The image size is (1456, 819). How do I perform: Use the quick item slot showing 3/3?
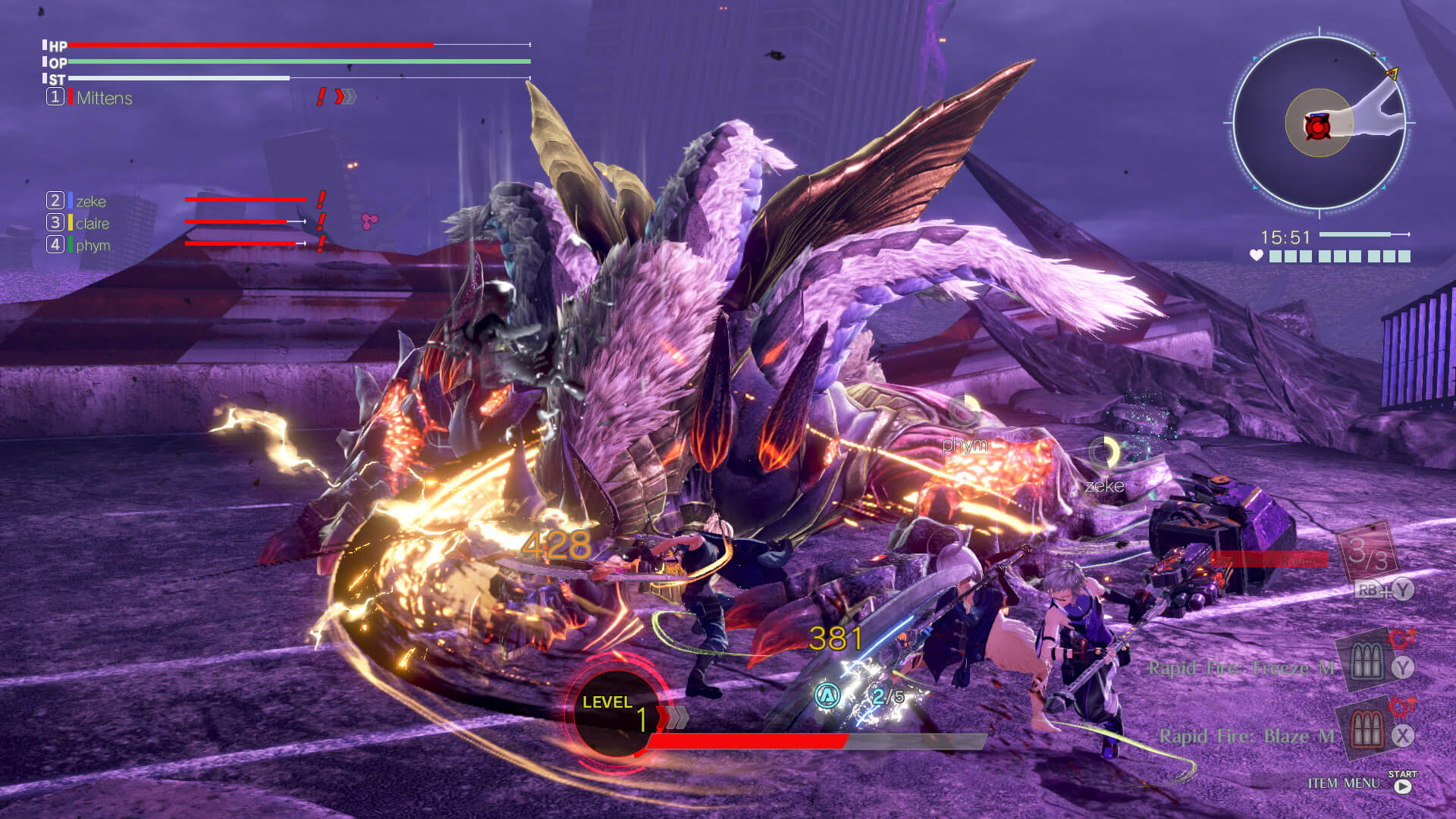coord(1367,552)
